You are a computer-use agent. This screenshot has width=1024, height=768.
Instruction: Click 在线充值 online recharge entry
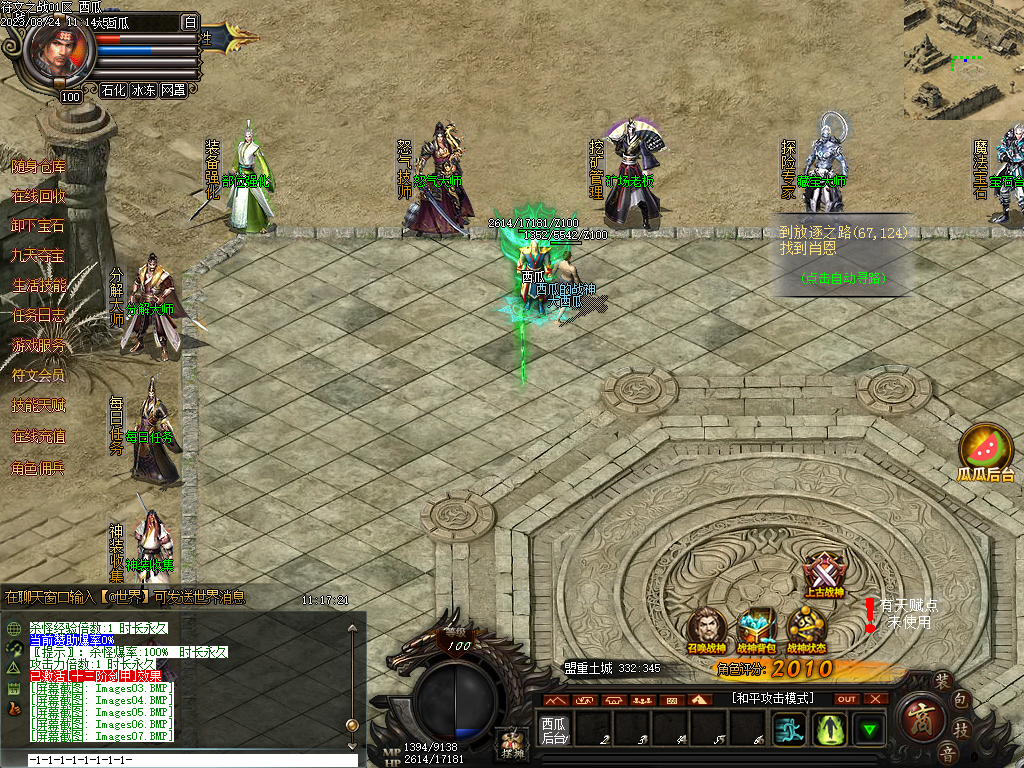[x=38, y=436]
